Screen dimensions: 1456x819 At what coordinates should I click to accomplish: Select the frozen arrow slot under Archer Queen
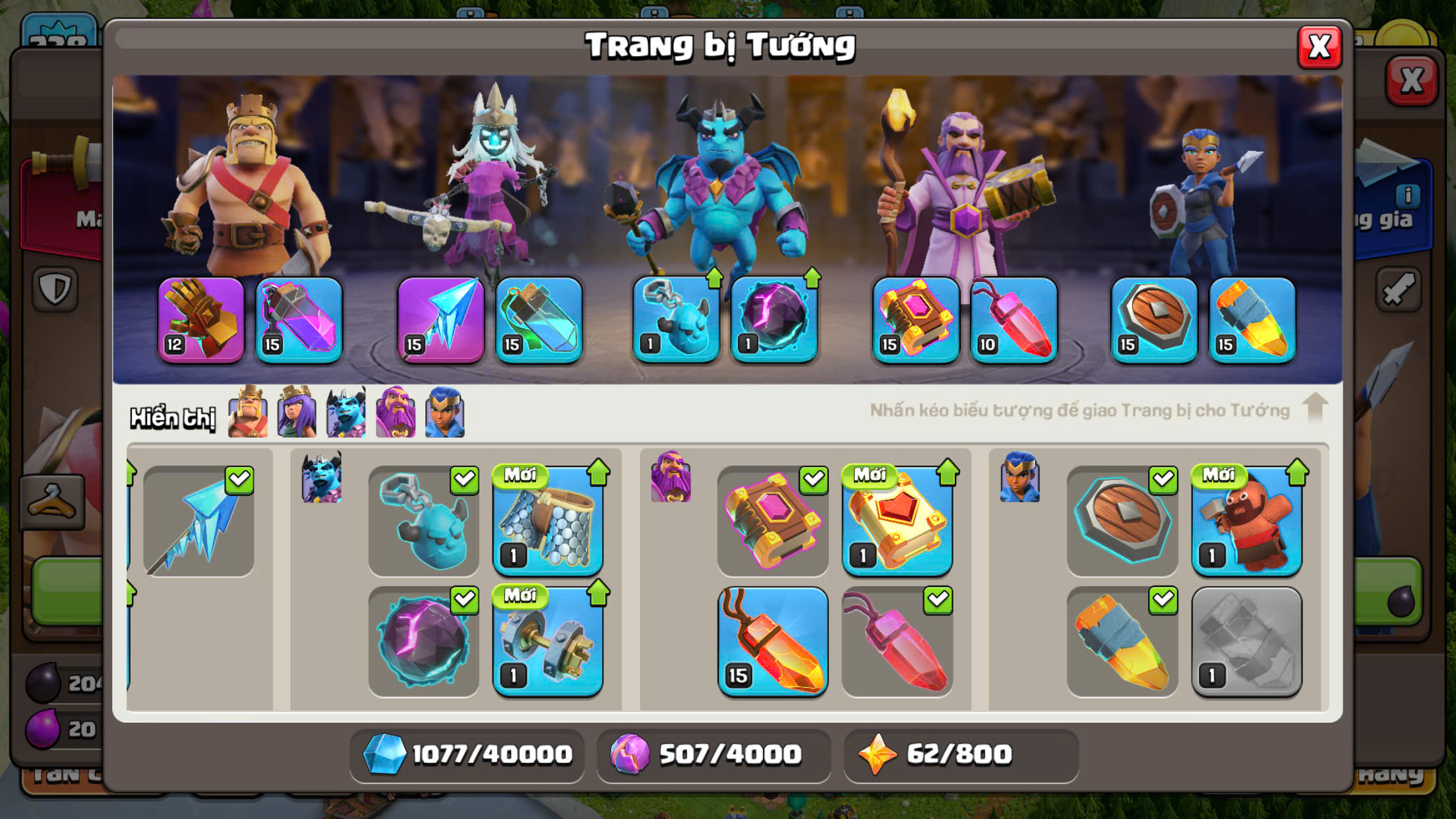pos(440,320)
